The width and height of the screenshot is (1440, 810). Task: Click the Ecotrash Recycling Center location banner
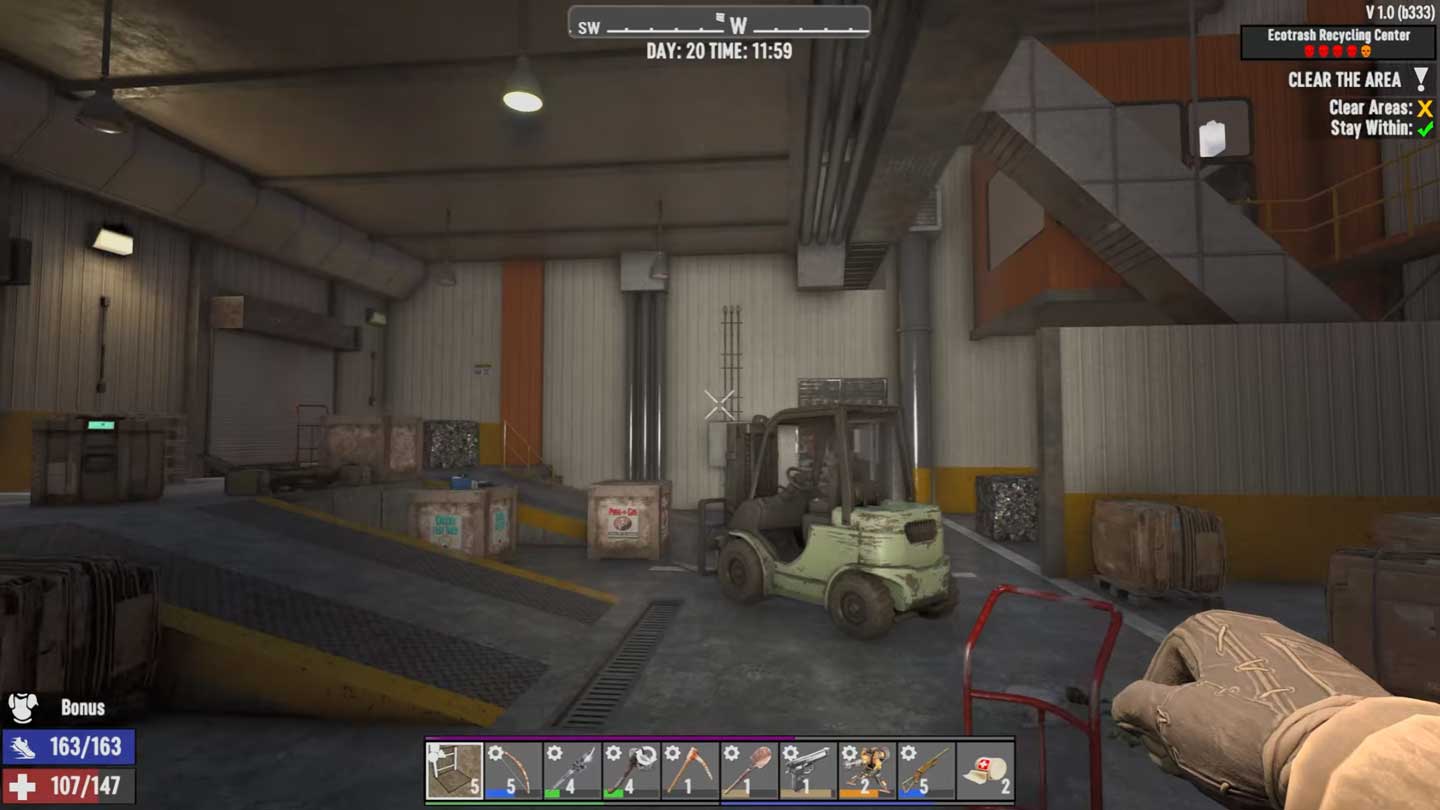(x=1338, y=42)
